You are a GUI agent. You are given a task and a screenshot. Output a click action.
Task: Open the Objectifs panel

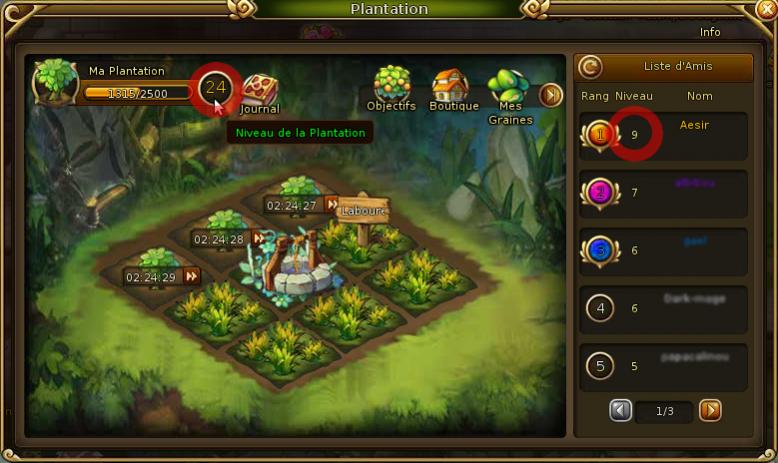click(391, 88)
